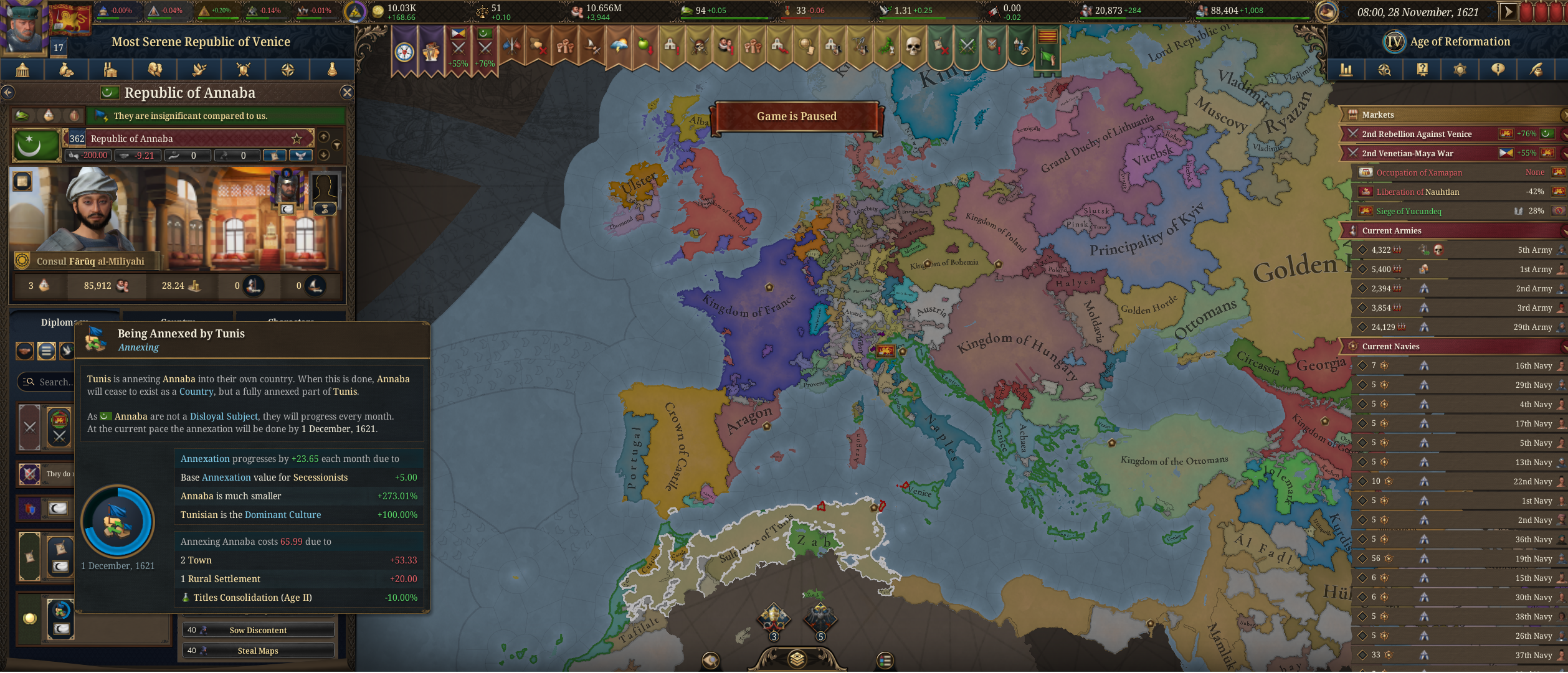Select the ledger bar-chart icon
This screenshot has height=673, width=1568.
1346,70
